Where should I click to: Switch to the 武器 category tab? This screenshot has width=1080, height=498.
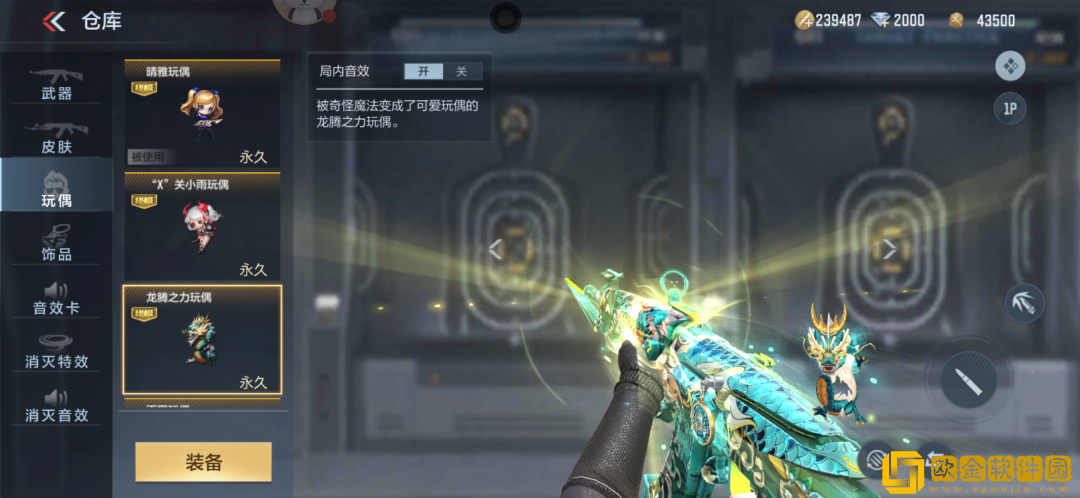pos(56,83)
